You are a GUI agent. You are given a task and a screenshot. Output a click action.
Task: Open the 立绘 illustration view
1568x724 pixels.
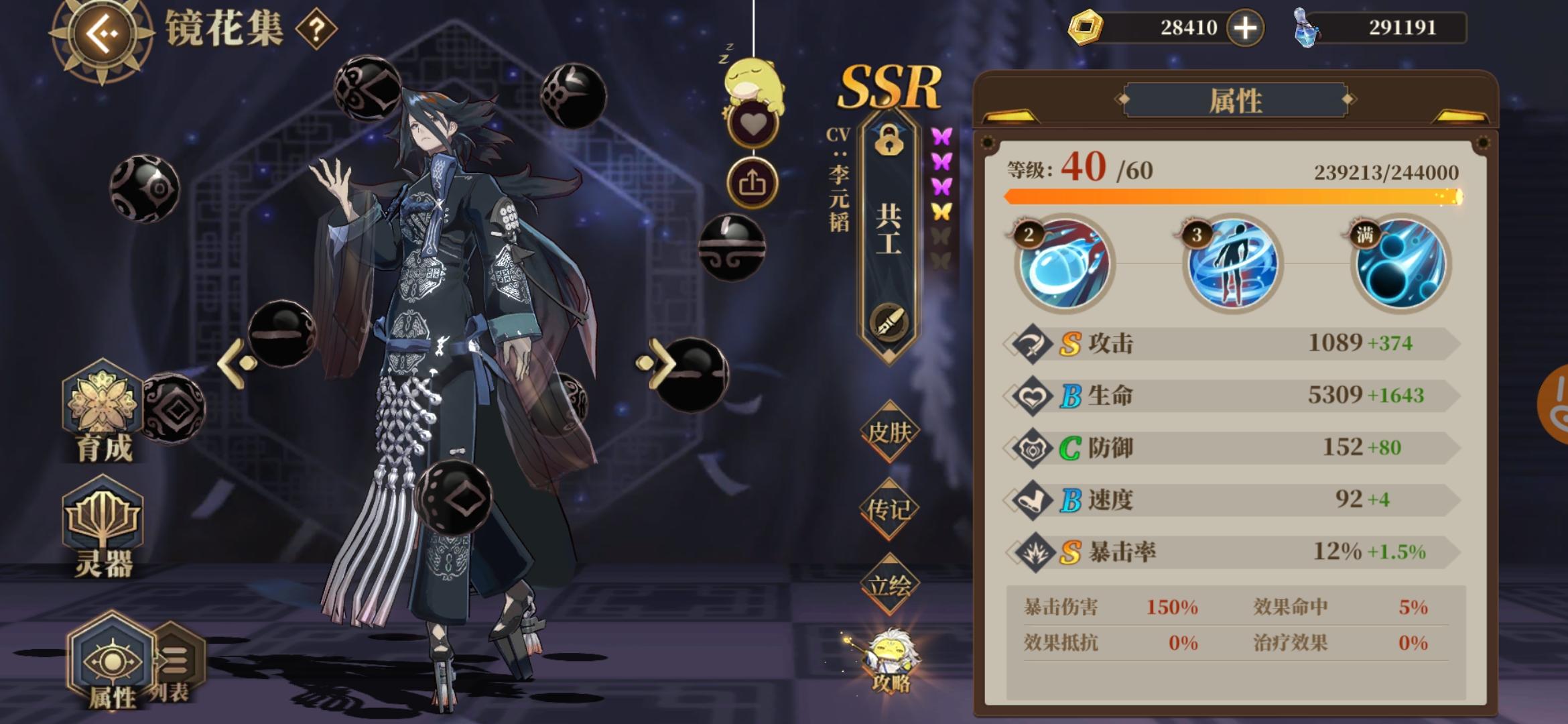tap(891, 582)
